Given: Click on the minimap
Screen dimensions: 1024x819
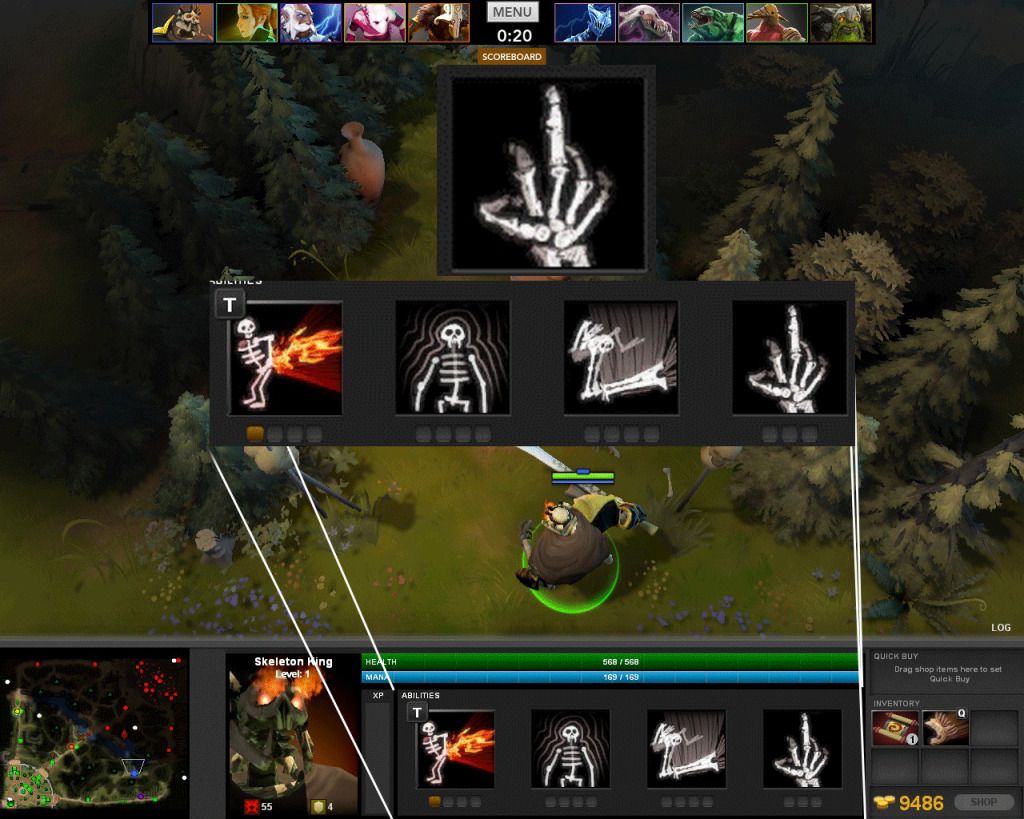Looking at the screenshot, I should (x=95, y=732).
